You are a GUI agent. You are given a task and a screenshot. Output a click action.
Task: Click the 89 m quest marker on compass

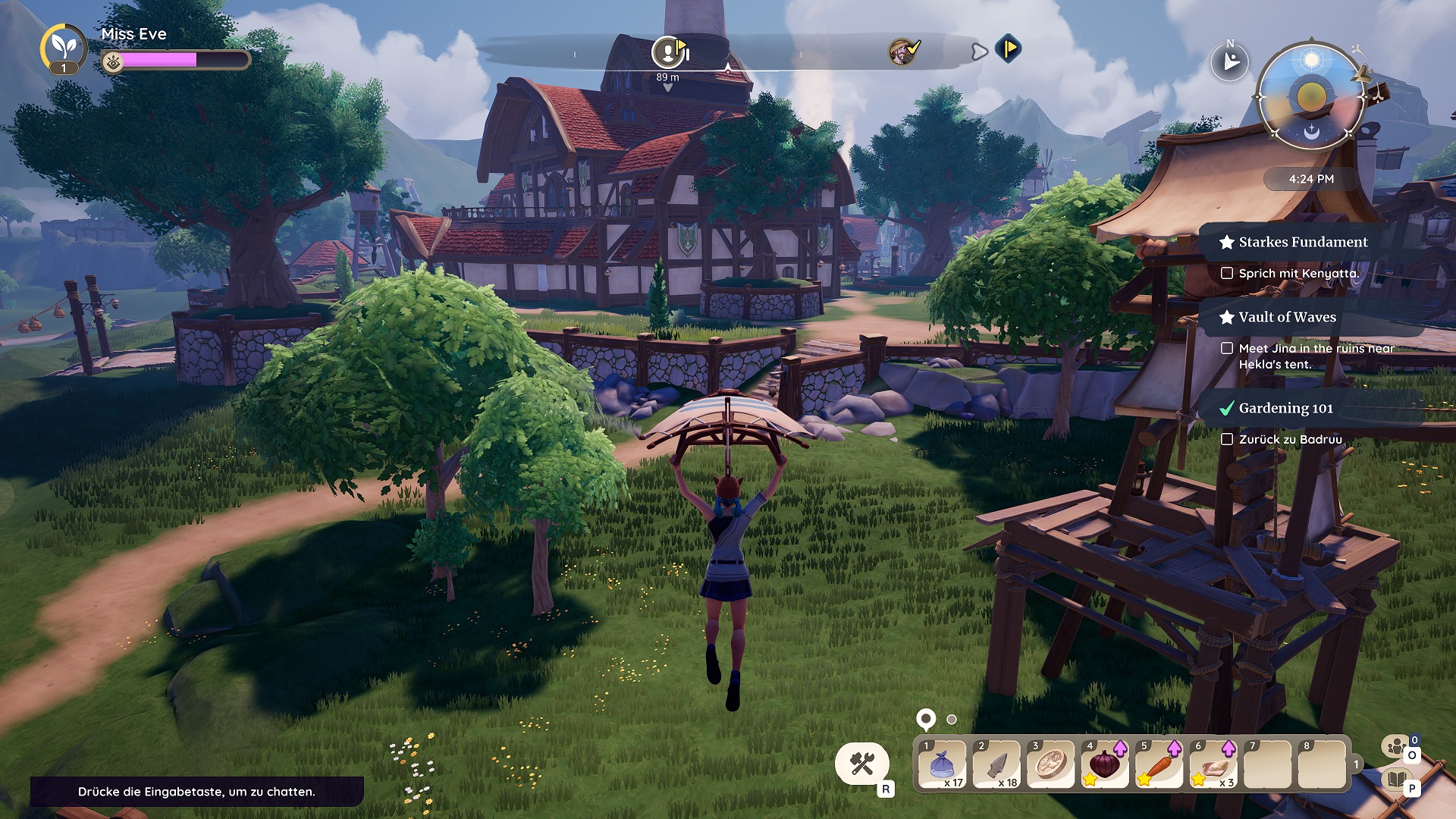(668, 52)
